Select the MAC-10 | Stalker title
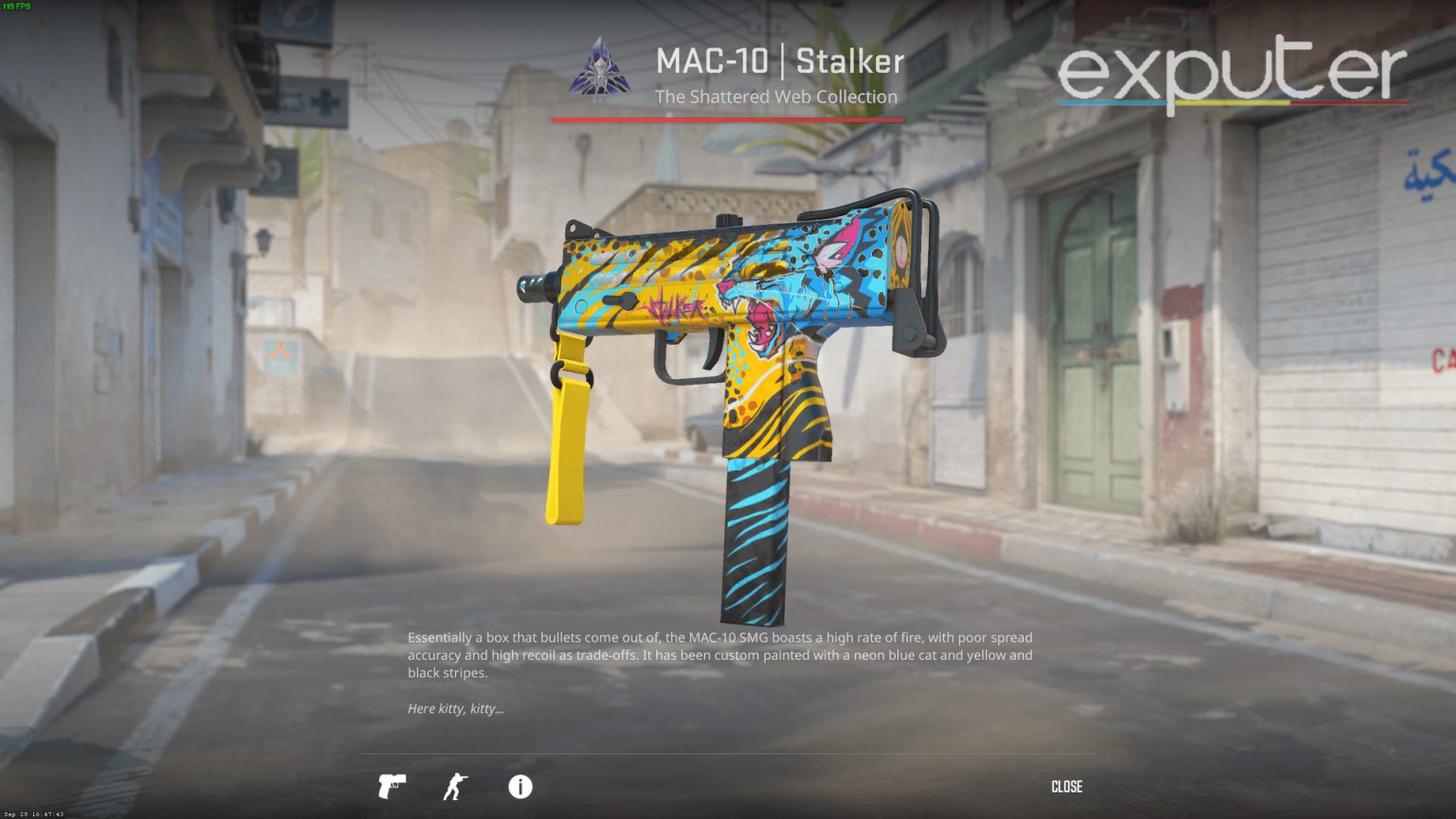Viewport: 1456px width, 819px height. (779, 61)
